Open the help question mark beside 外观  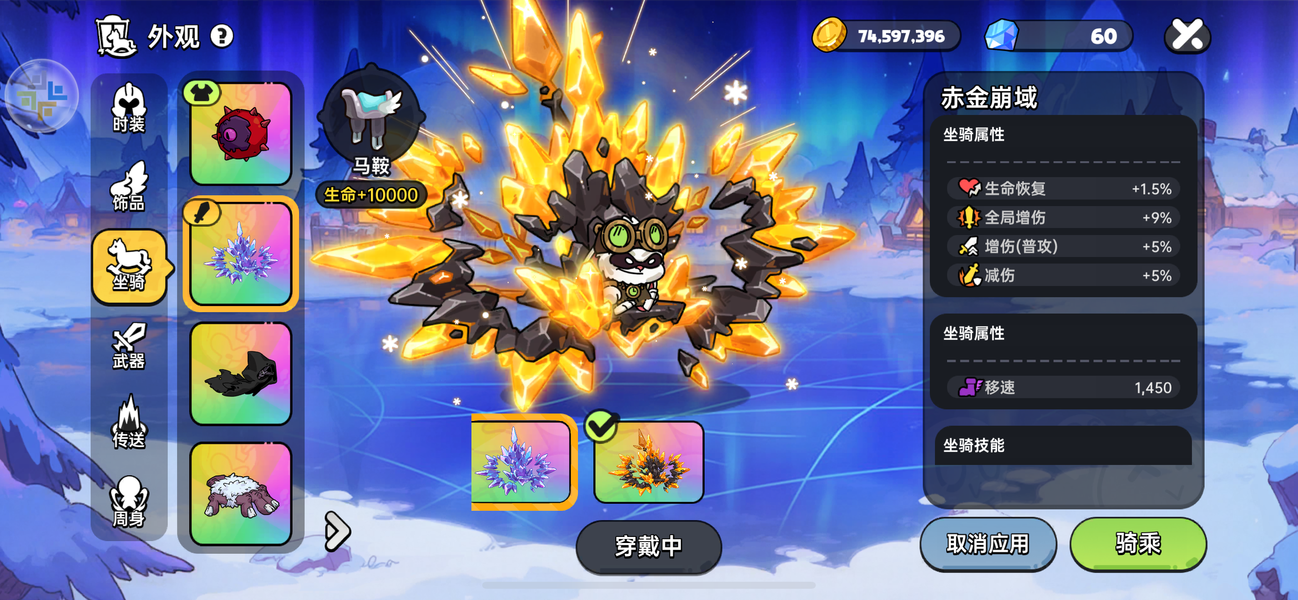click(x=222, y=37)
